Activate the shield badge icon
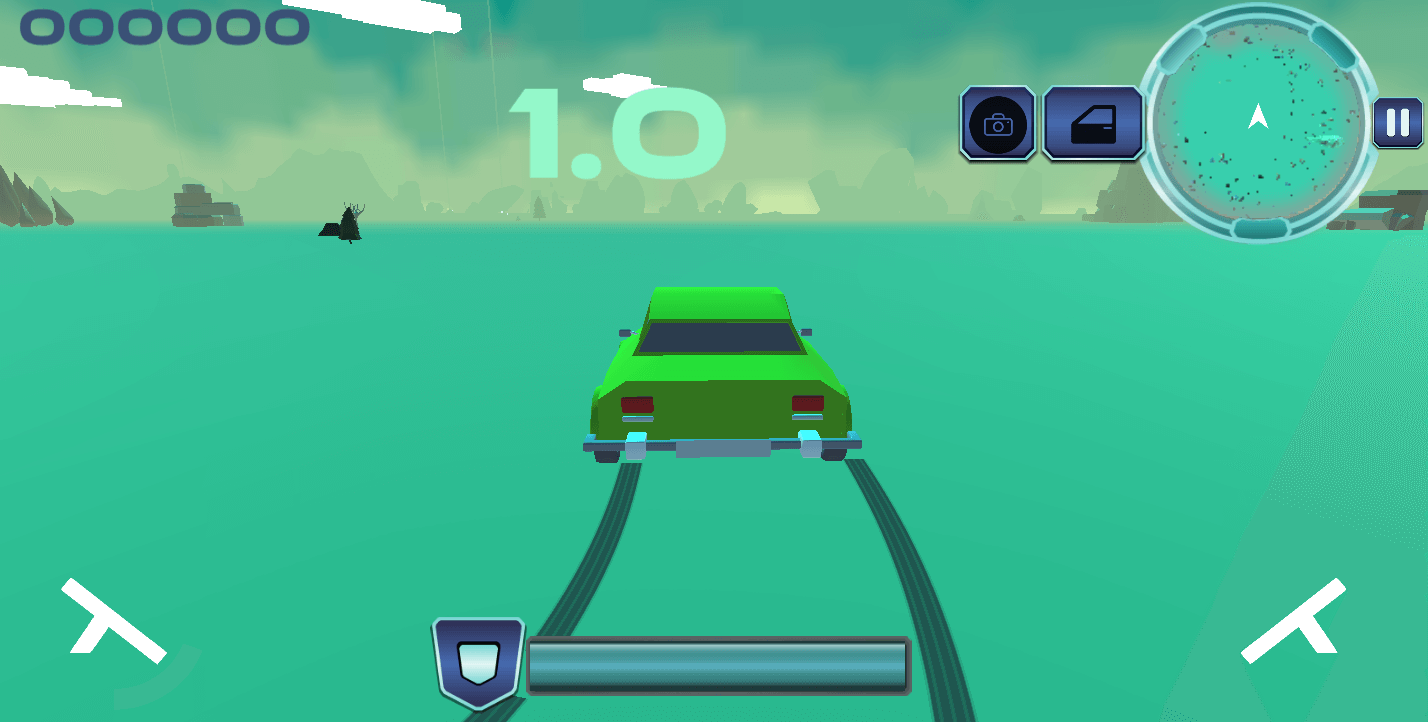The height and width of the screenshot is (722, 1428). 478,661
